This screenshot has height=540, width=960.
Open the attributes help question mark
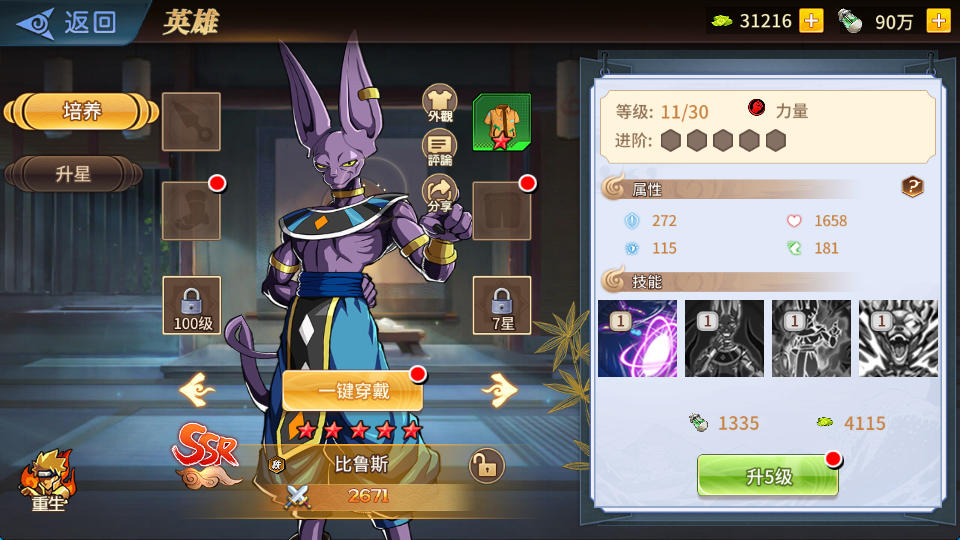click(912, 187)
